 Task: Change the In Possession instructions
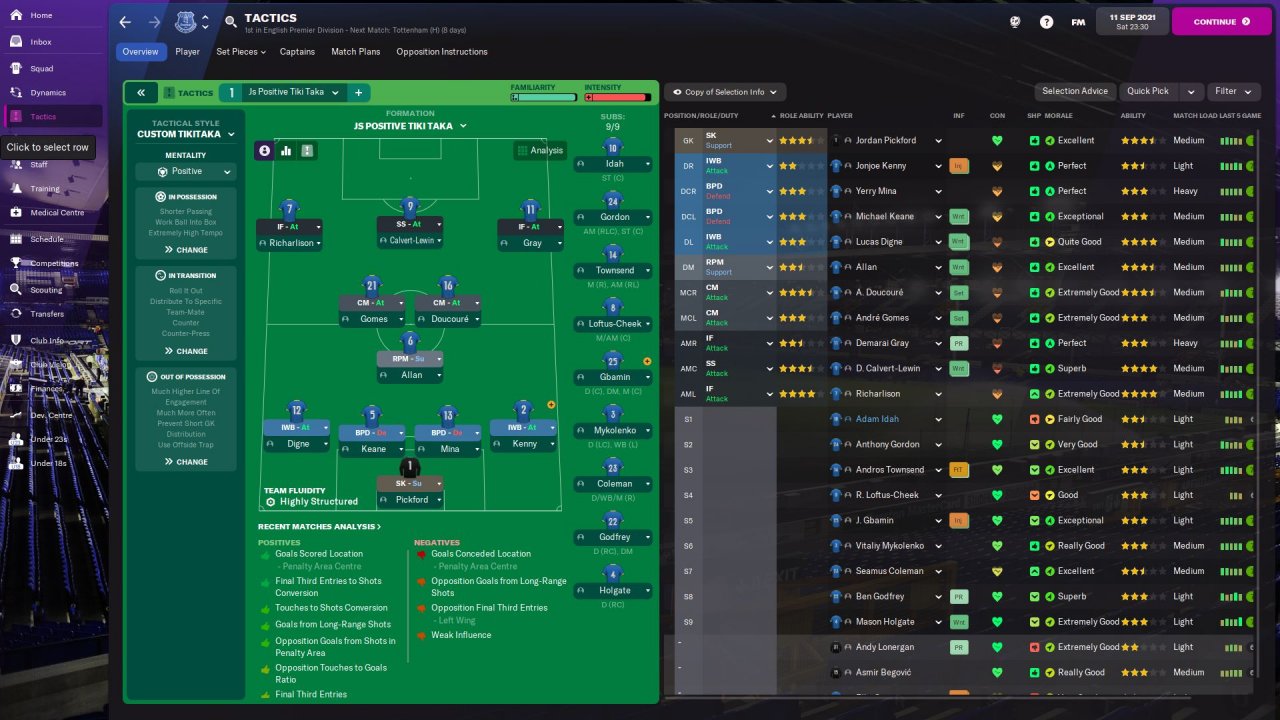coord(186,250)
